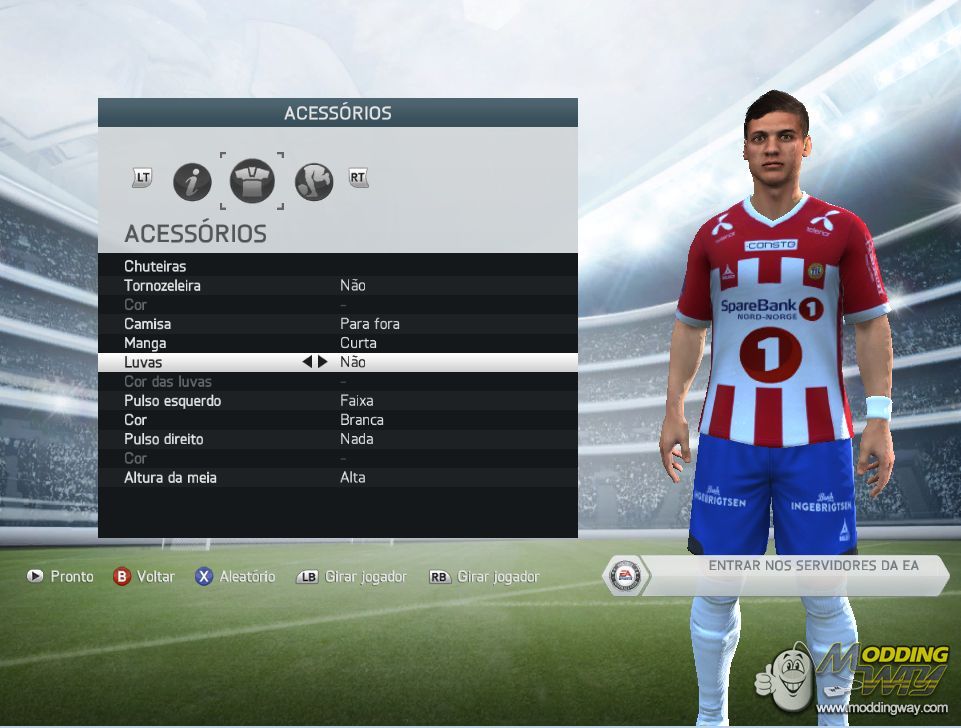The width and height of the screenshot is (961, 728).
Task: Select the Pulso esquerdo row
Action: point(337,401)
